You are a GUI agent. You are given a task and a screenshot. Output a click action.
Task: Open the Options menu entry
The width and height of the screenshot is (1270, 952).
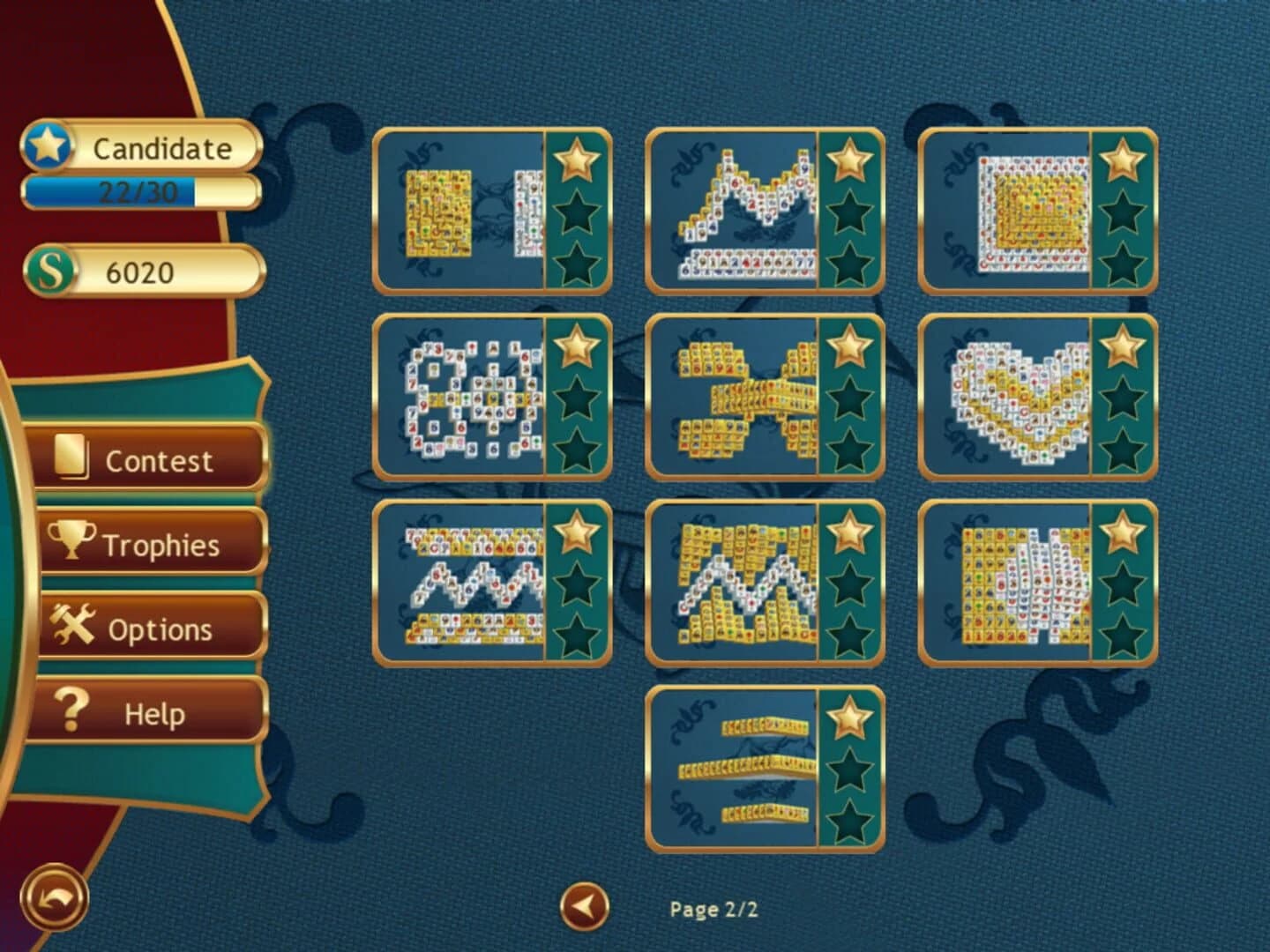(x=150, y=628)
